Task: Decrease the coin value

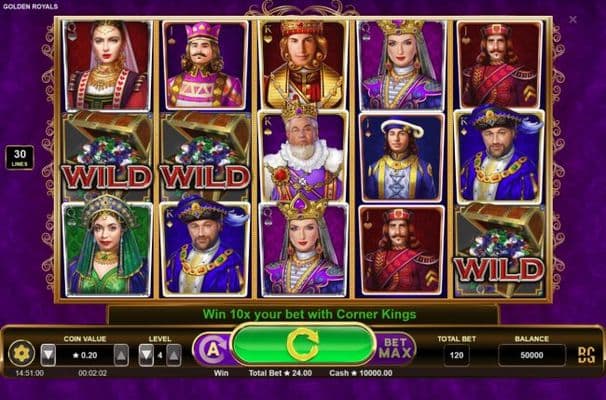Action: coord(48,354)
